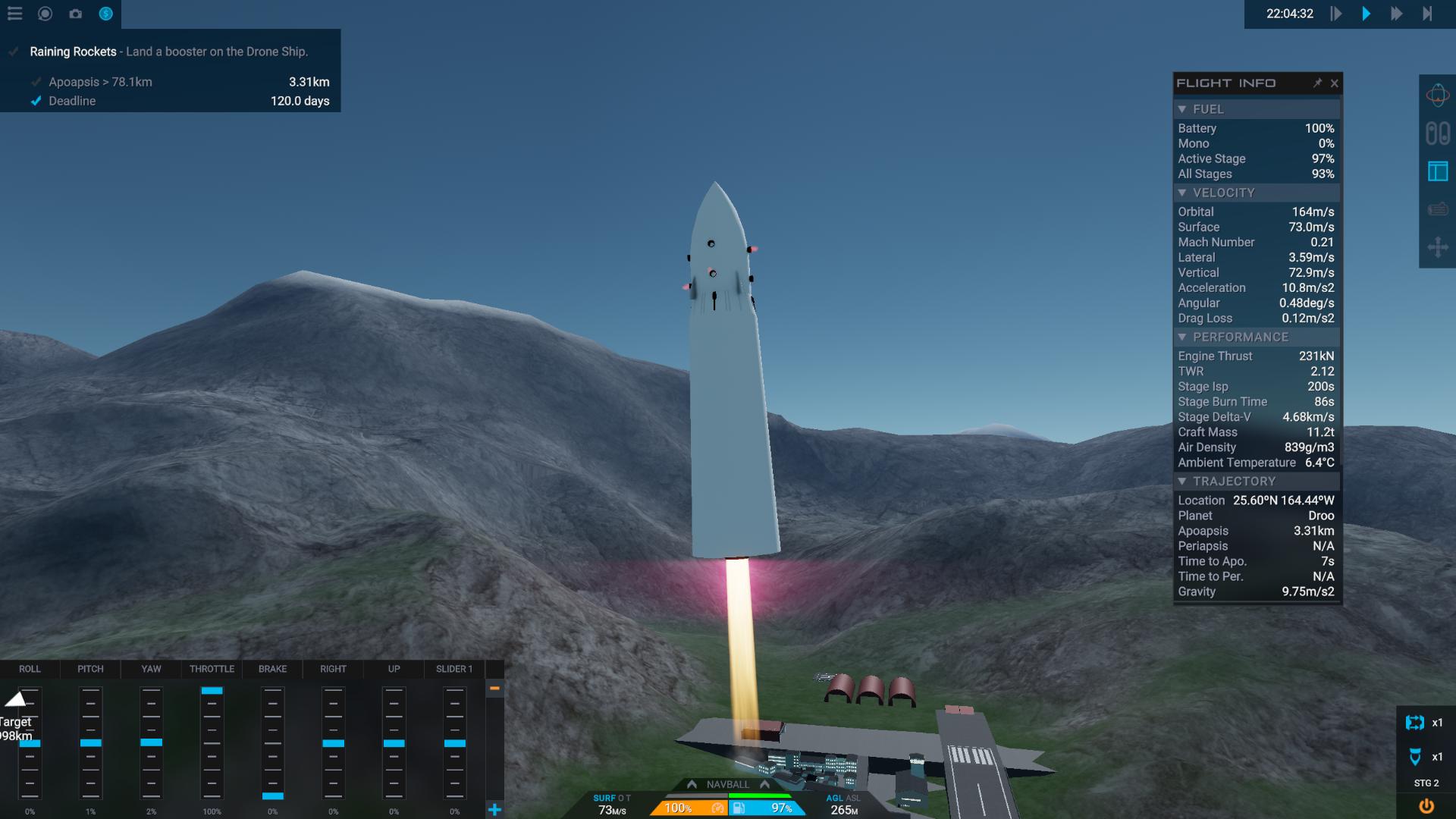Open the orbit map view icon
The height and width of the screenshot is (819, 1456).
(1437, 96)
